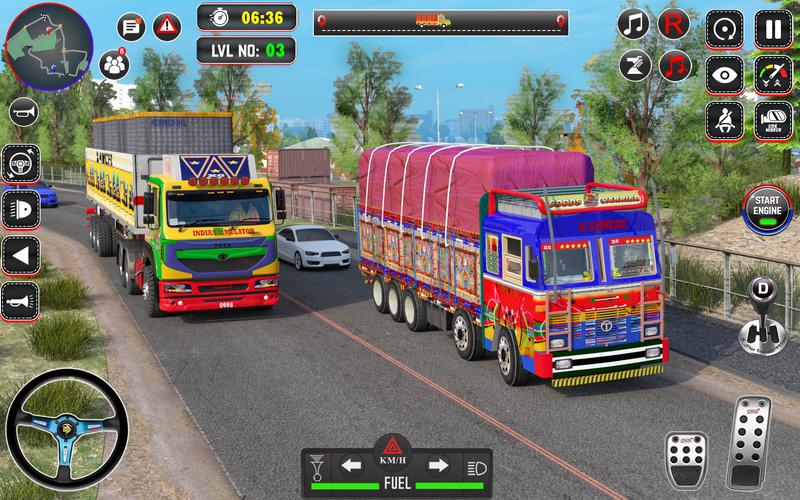800x500 pixels.
Task: Turn on the left turn indicator arrow
Action: [350, 465]
